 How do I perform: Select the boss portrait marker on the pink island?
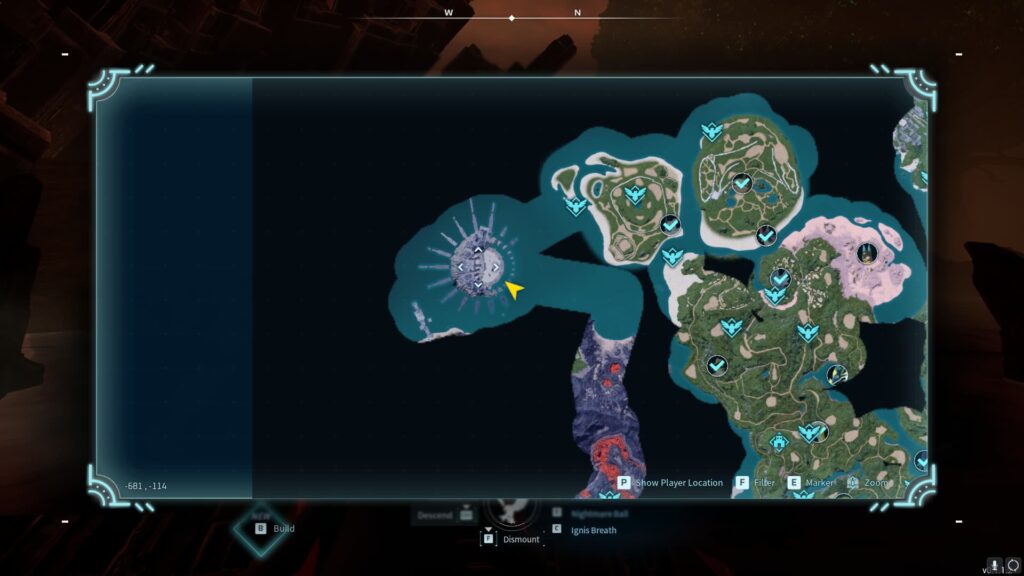coord(867,254)
